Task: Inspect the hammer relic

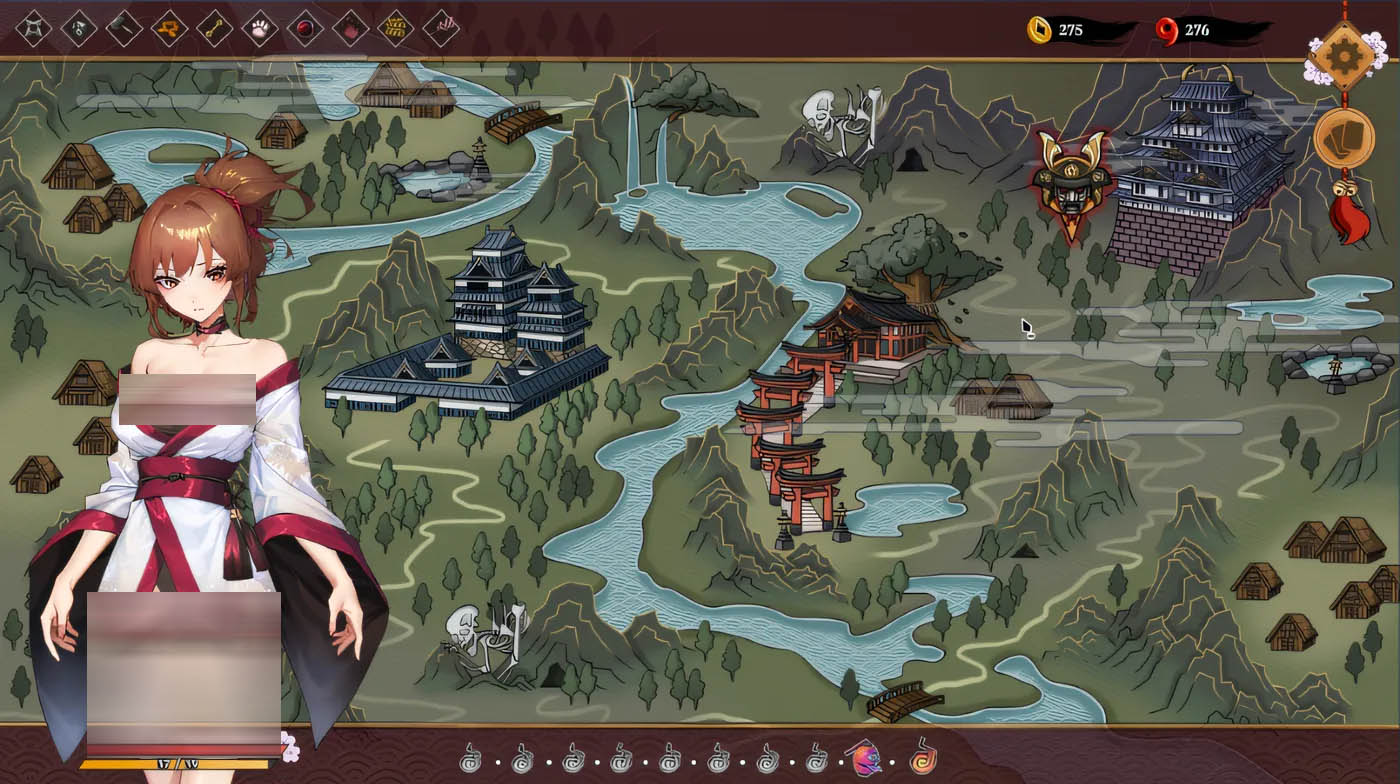Action: [124, 28]
